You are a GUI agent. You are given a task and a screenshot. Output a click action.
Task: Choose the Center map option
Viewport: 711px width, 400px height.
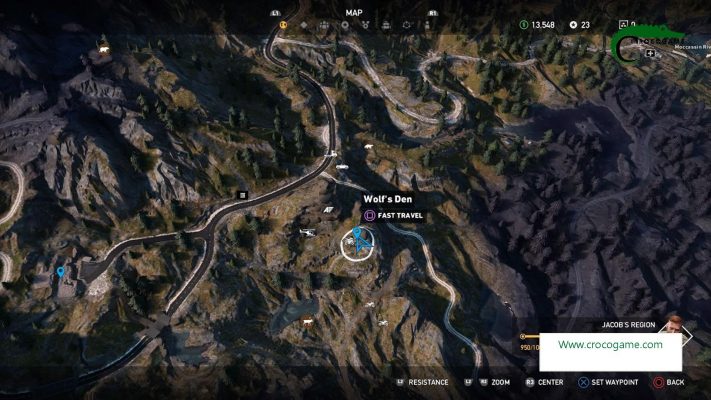[x=543, y=382]
